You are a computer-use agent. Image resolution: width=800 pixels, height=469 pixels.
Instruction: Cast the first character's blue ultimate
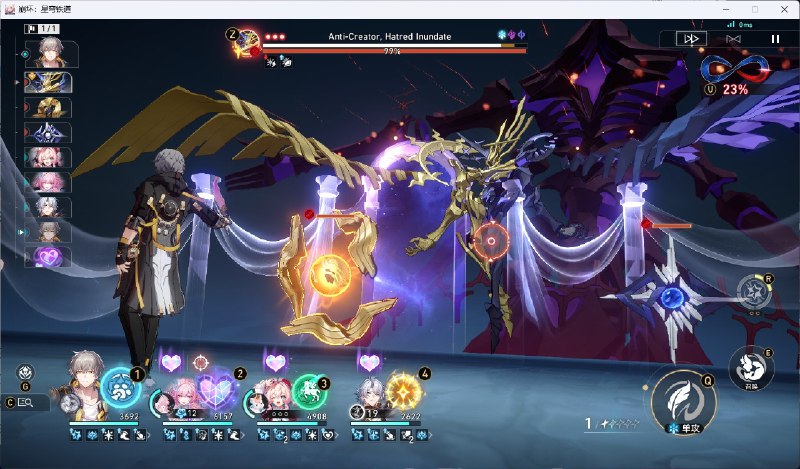pos(120,388)
